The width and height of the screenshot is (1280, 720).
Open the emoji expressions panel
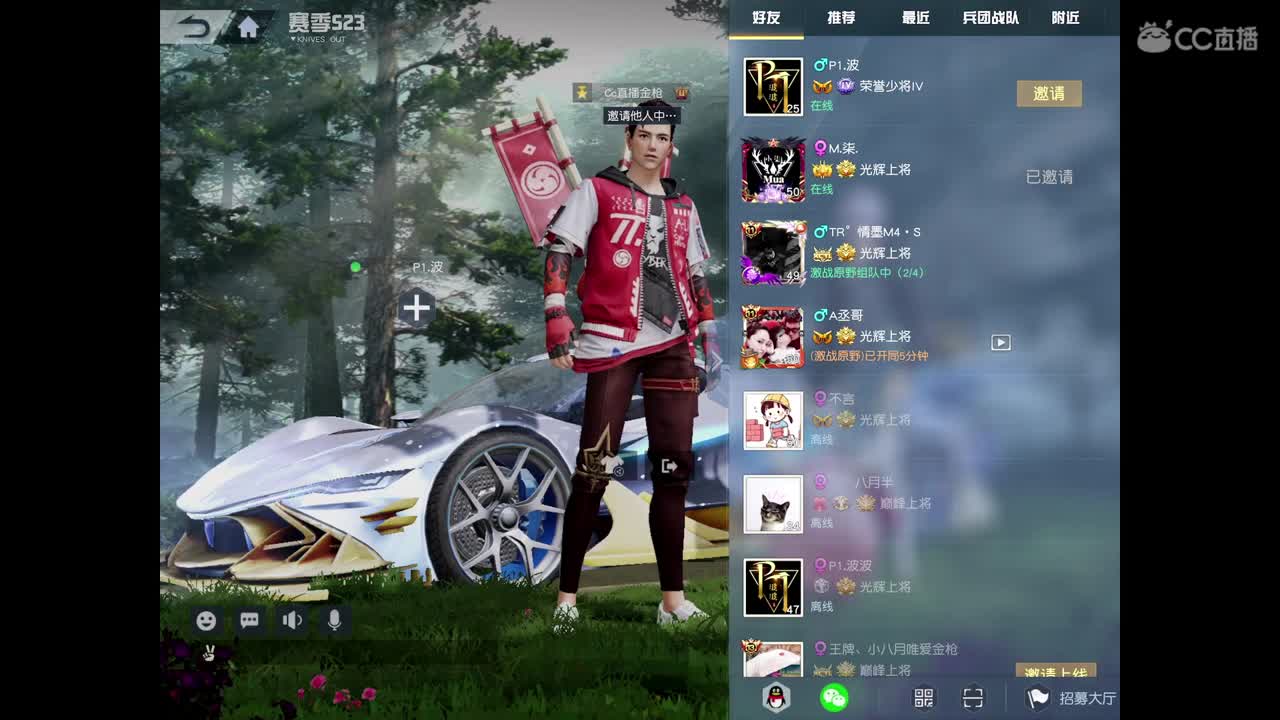(x=205, y=620)
